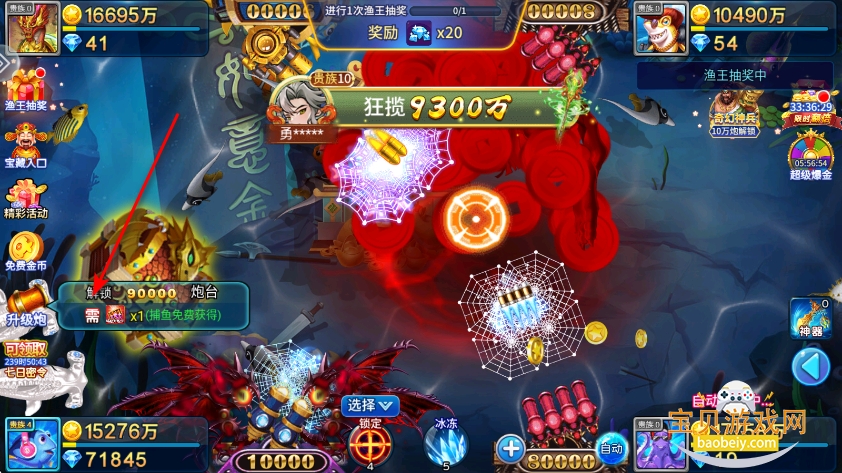This screenshot has width=842, height=473.
Task: Increase cannon bet with the plus button
Action: tap(510, 447)
